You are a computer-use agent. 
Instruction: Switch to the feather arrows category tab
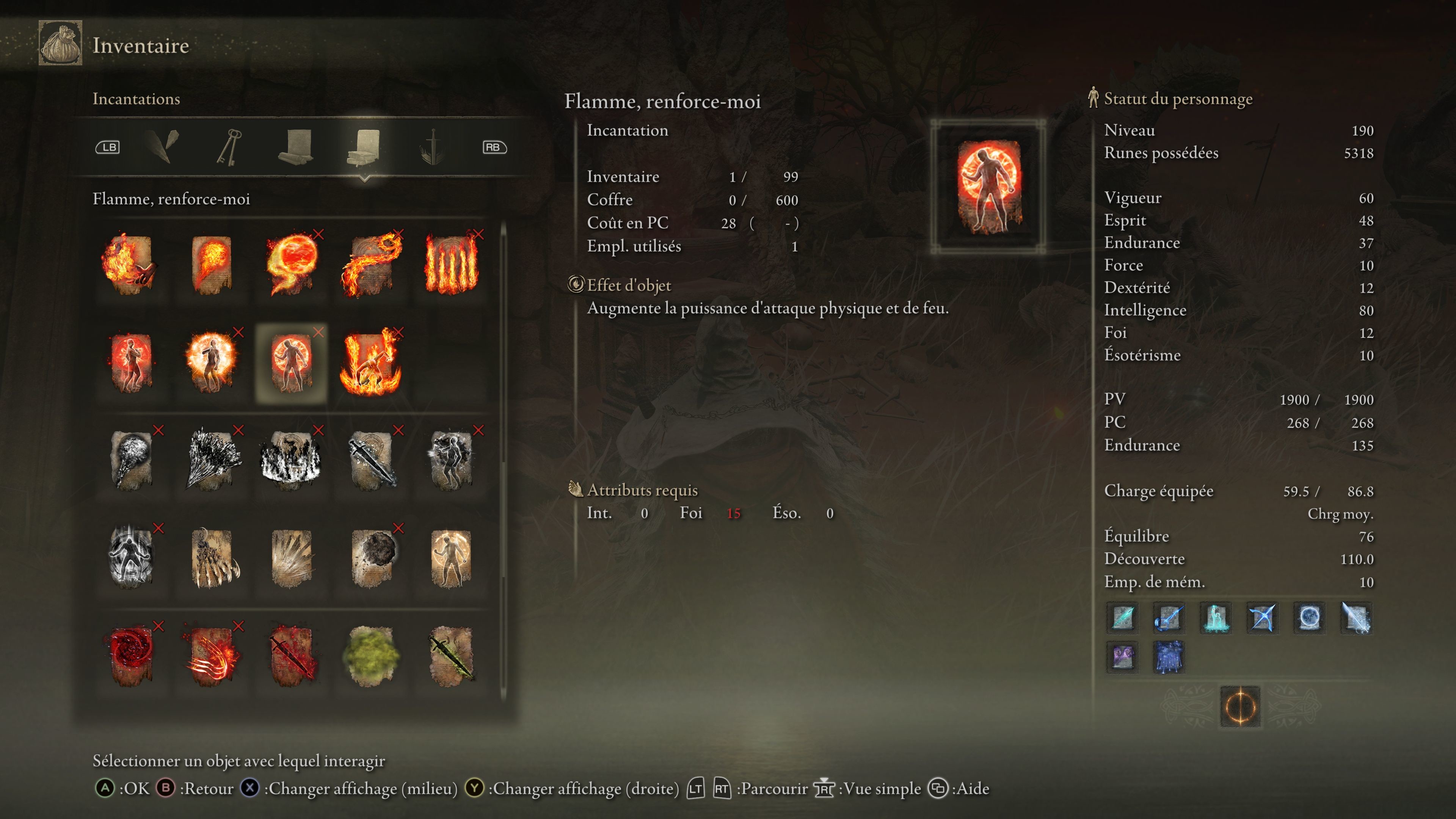coord(163,147)
